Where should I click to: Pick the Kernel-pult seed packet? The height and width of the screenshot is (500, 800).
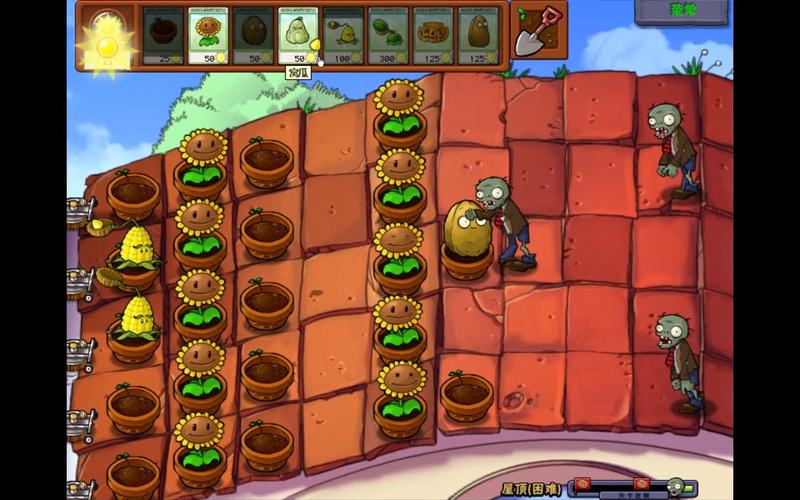(x=342, y=35)
